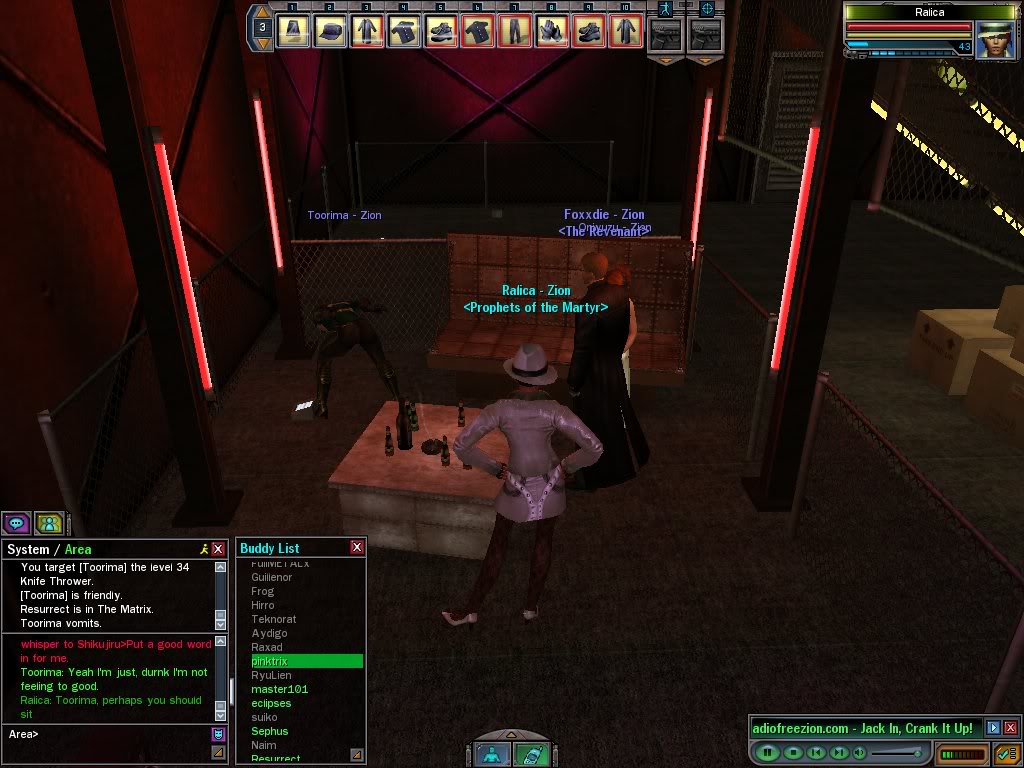
Task: Pause the radio player
Action: click(x=768, y=752)
